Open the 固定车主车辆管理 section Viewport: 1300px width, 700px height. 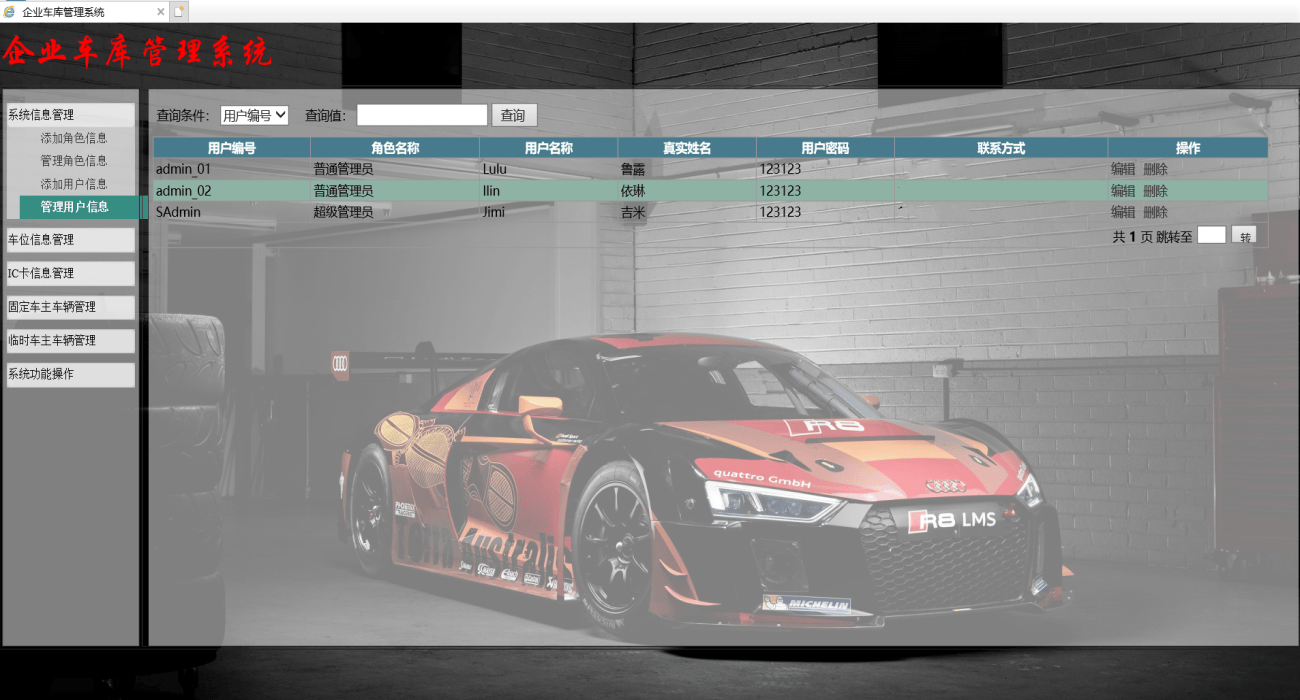(x=70, y=307)
